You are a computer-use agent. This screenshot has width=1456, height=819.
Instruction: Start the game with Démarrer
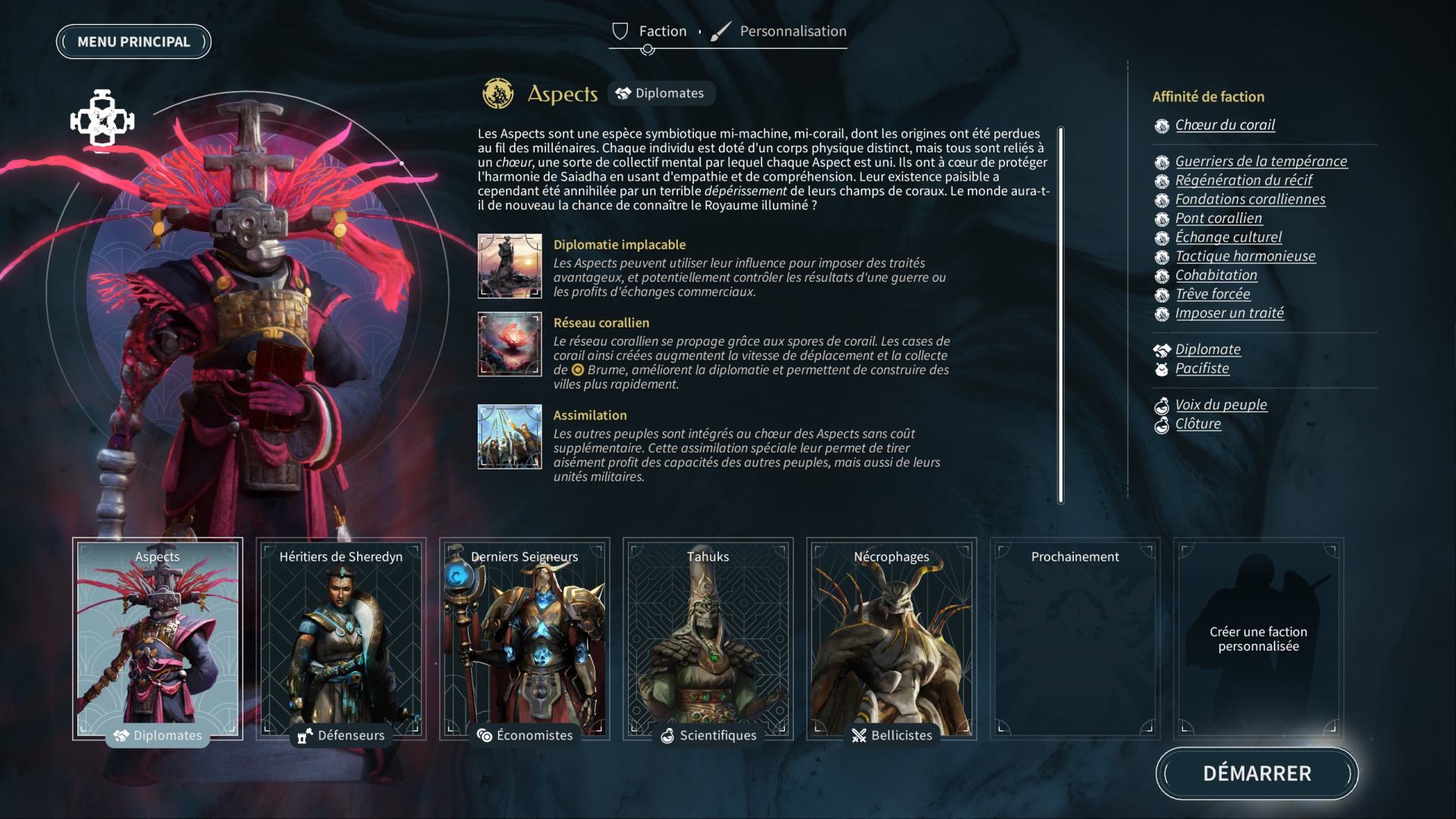1257,773
